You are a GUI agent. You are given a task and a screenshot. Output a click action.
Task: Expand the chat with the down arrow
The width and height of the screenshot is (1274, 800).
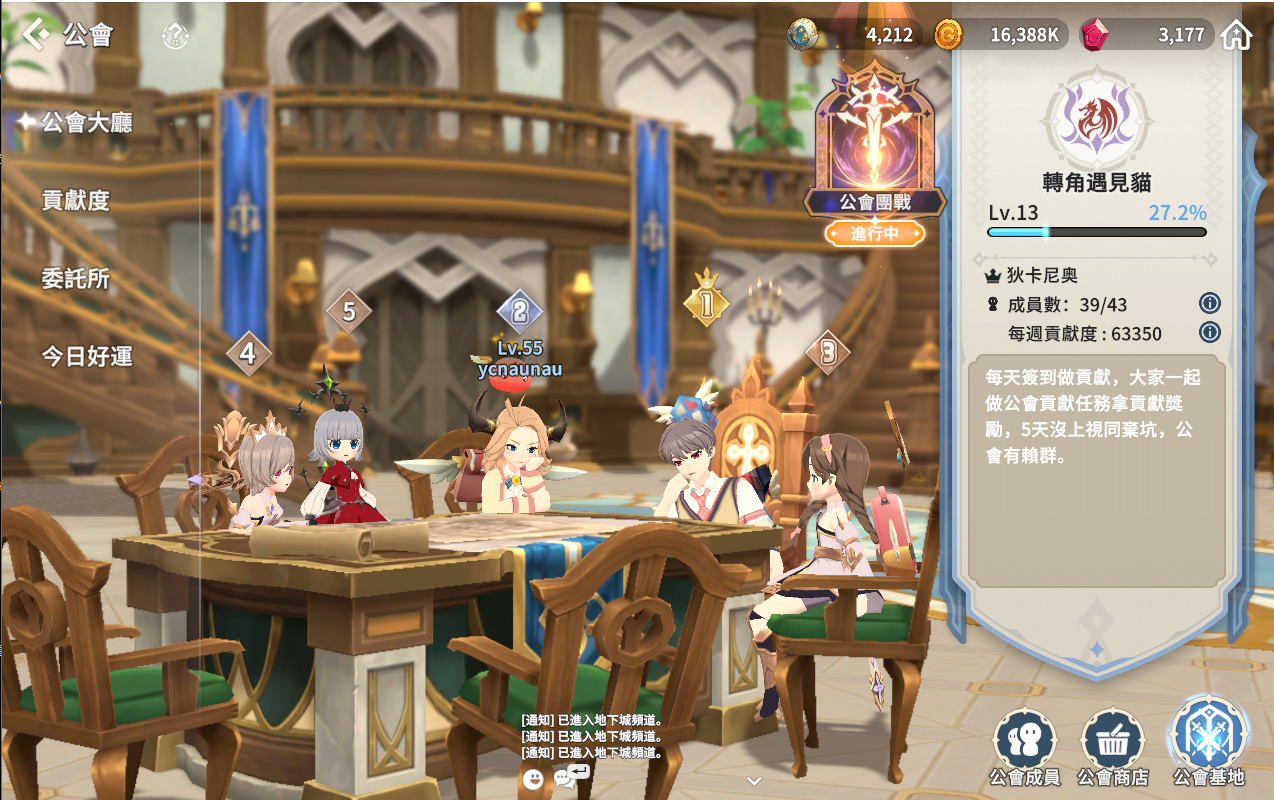tap(754, 781)
